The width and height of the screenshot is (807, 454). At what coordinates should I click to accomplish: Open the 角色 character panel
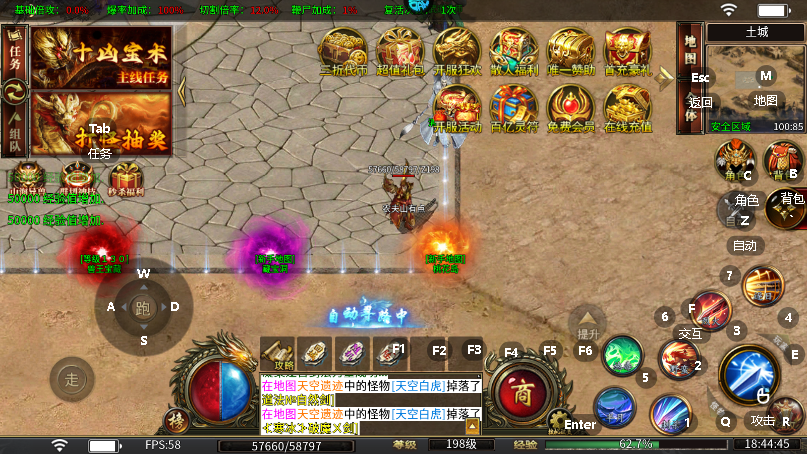735,162
